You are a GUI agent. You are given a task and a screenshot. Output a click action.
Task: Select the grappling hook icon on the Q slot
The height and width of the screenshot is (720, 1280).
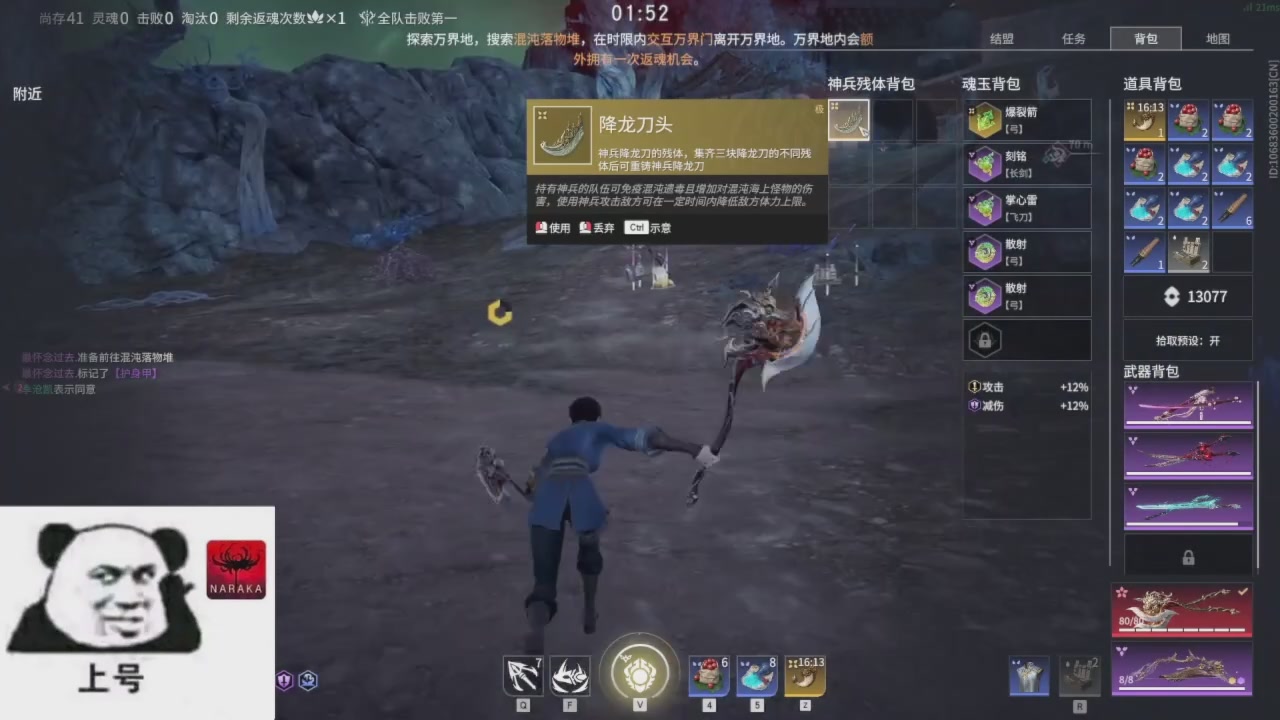click(x=522, y=676)
